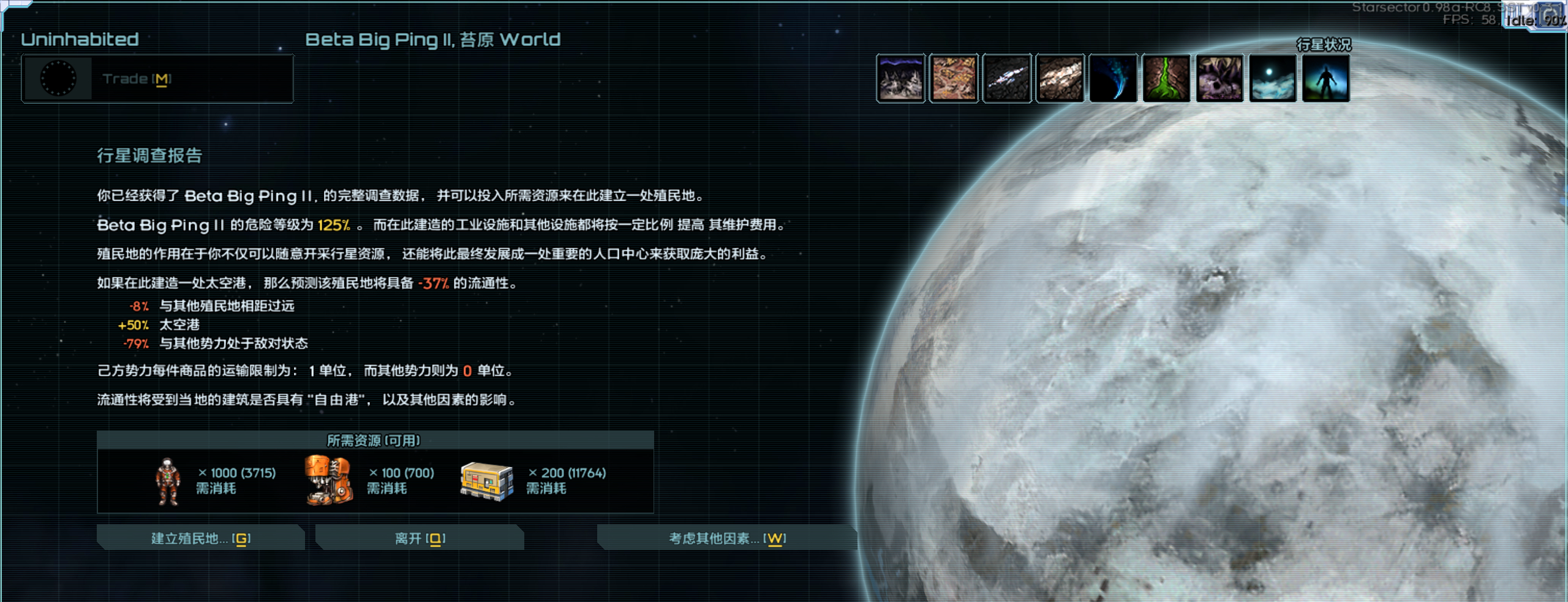Select the sparkling rare ore condition icon
Screen dimensions: 1568x602
point(1006,78)
